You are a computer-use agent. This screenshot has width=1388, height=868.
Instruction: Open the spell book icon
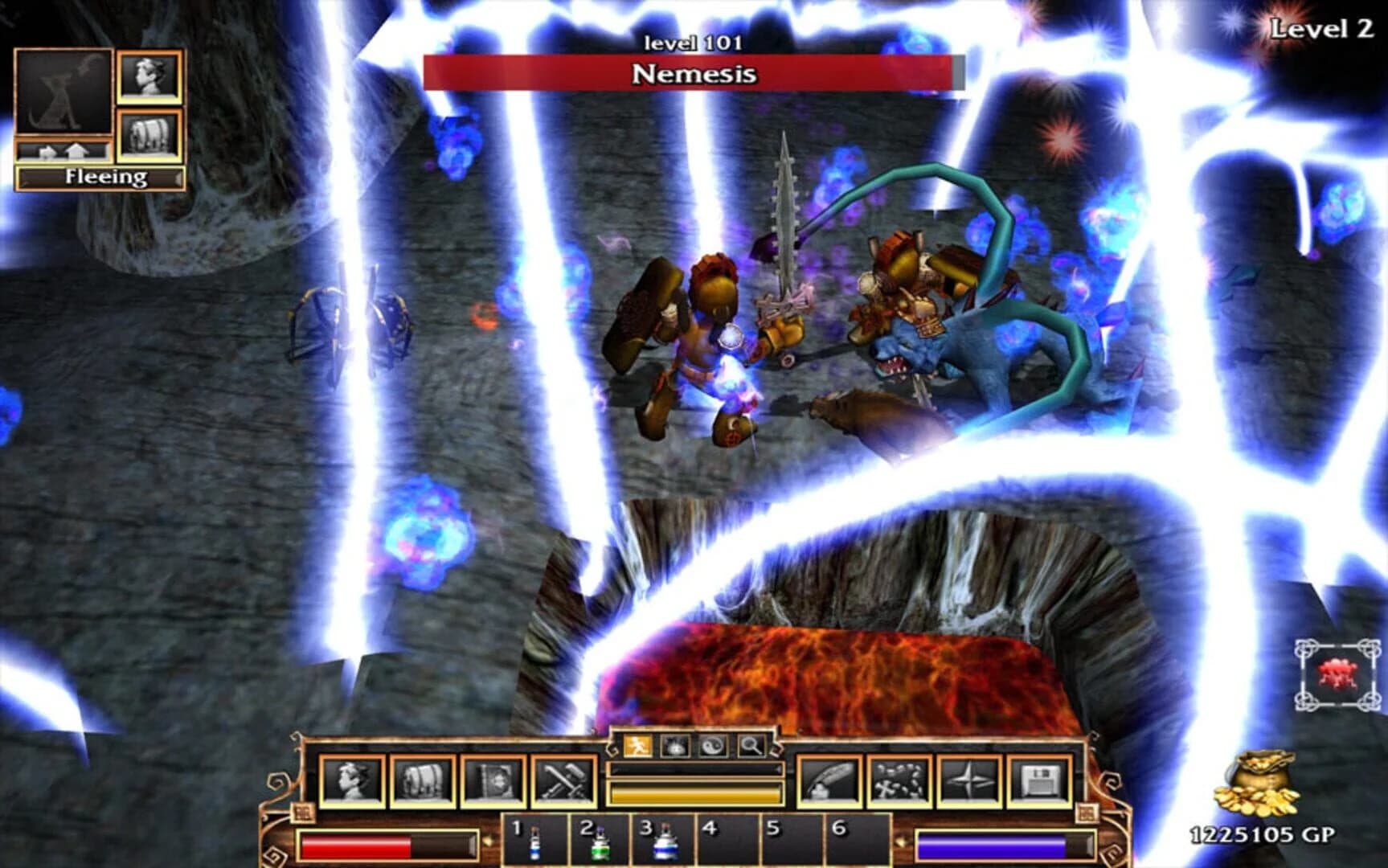coord(490,780)
